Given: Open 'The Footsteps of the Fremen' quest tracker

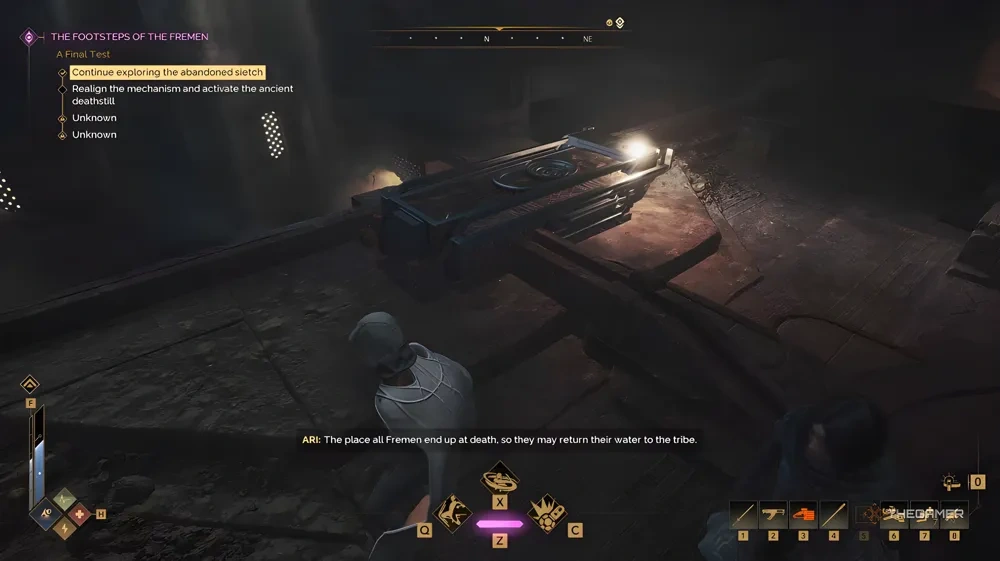Looking at the screenshot, I should 130,37.
